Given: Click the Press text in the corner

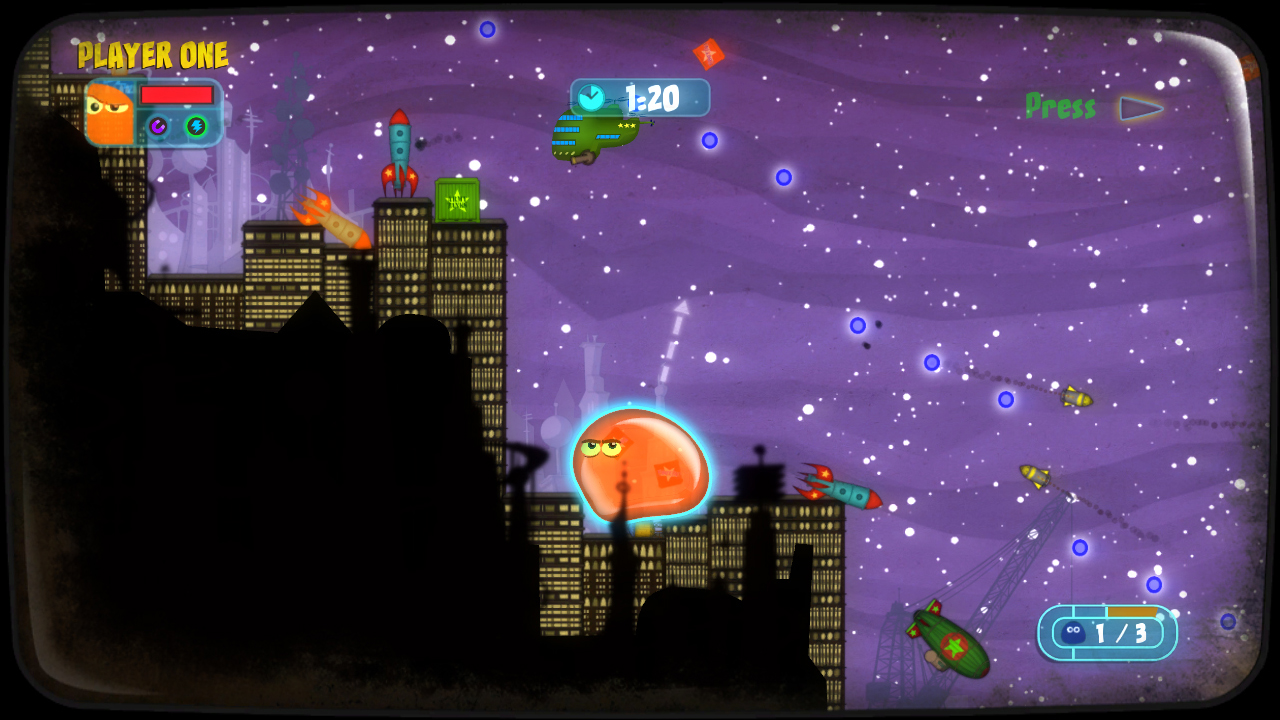Looking at the screenshot, I should point(1060,106).
